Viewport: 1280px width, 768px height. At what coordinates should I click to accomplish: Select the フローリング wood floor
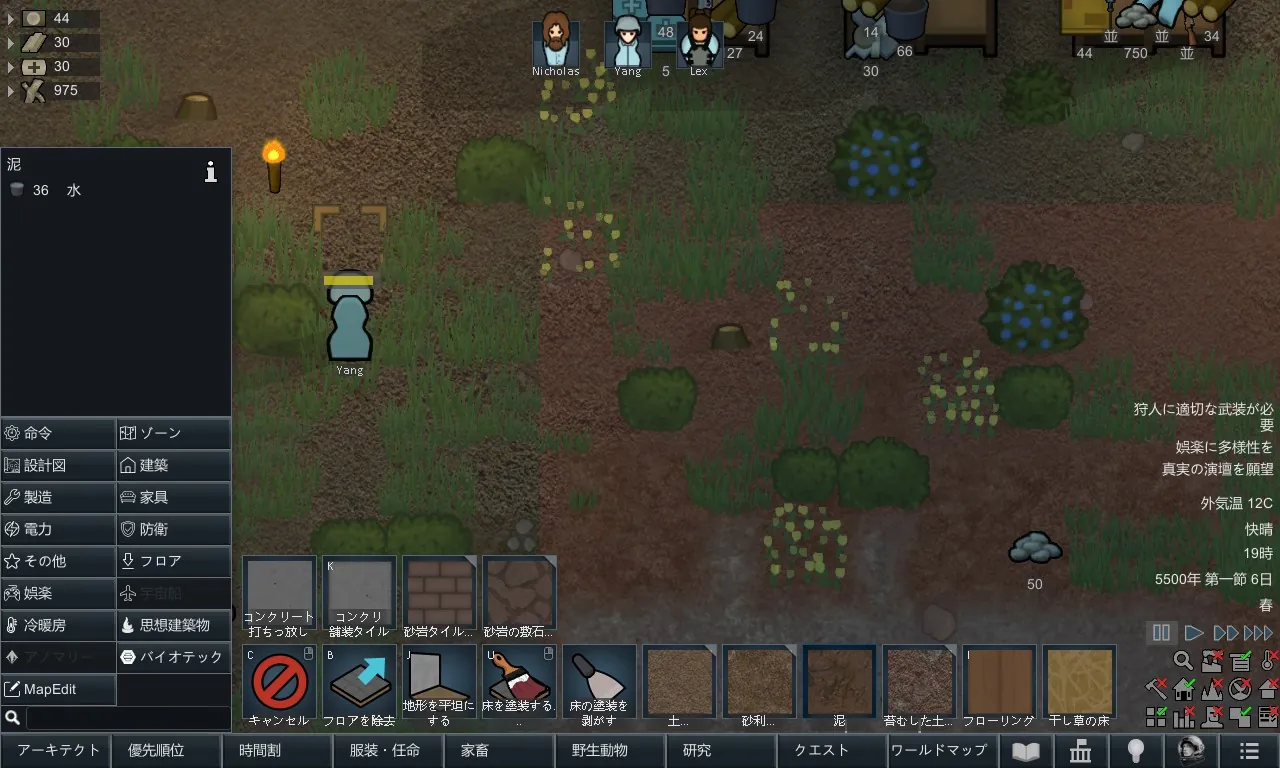point(1000,684)
